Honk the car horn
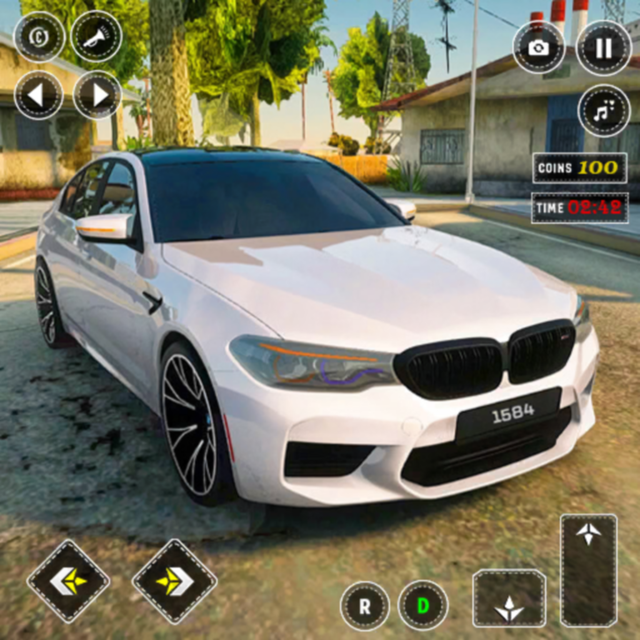The image size is (640, 640). [97, 36]
